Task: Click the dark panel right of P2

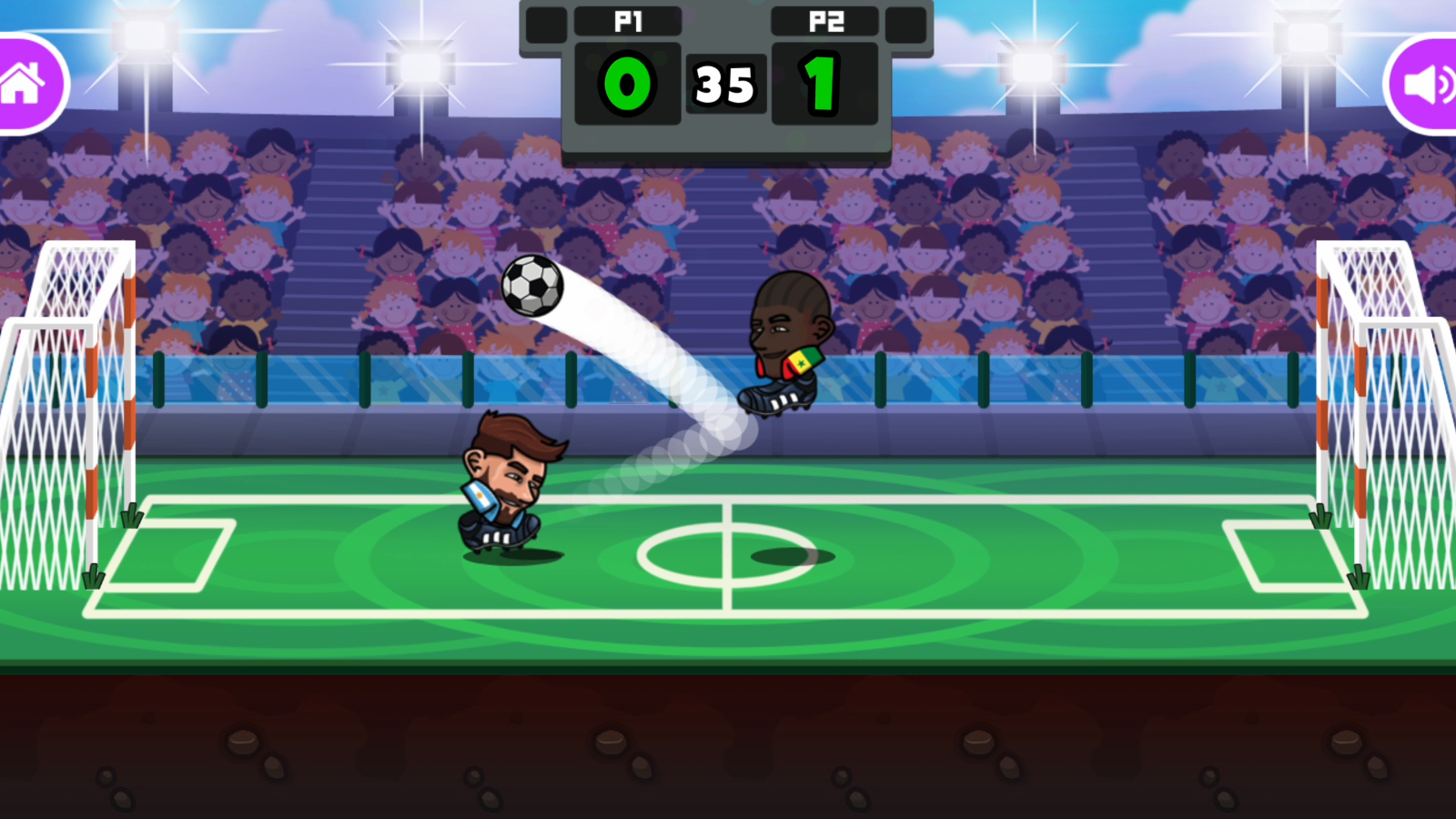Action: 906,24
